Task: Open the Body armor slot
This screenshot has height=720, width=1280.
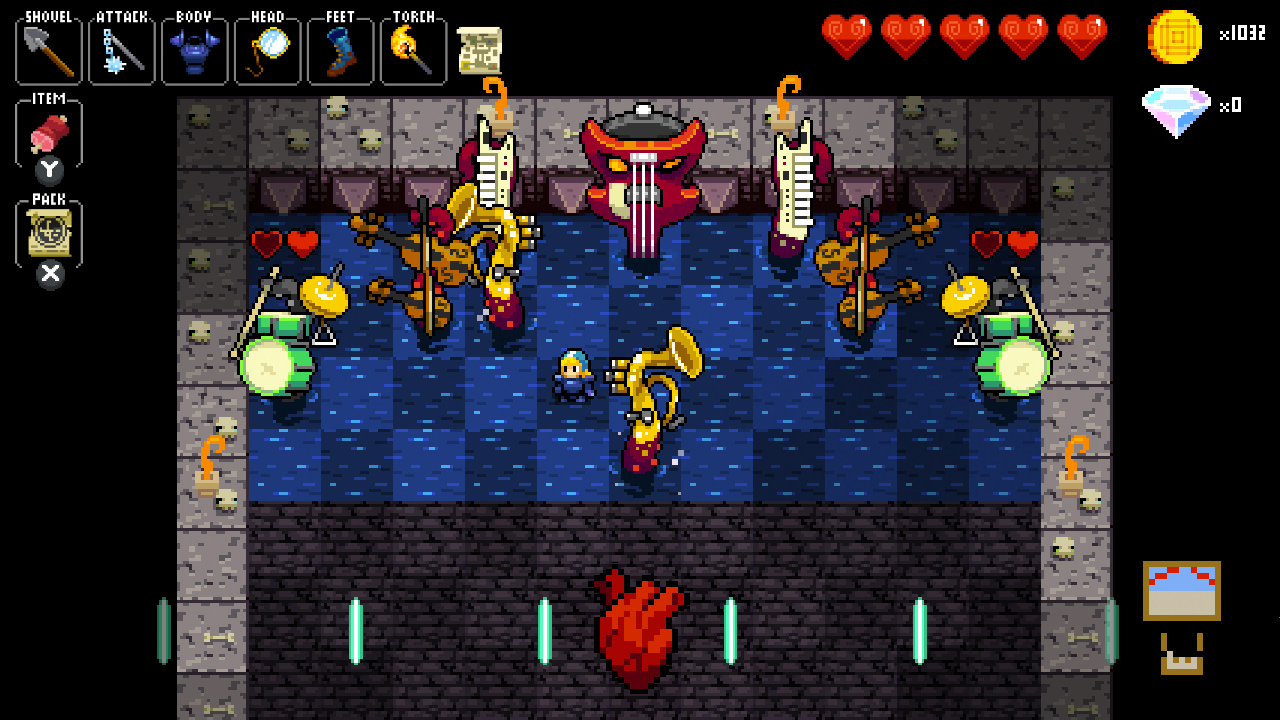Action: (194, 49)
